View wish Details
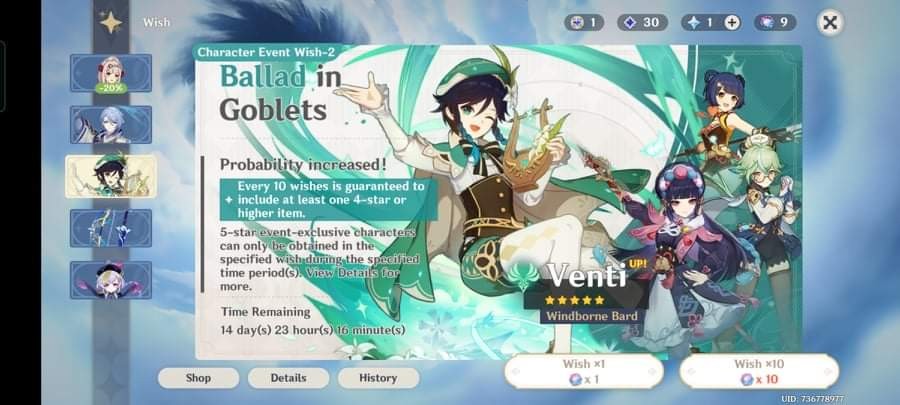The width and height of the screenshot is (900, 405). click(x=288, y=378)
